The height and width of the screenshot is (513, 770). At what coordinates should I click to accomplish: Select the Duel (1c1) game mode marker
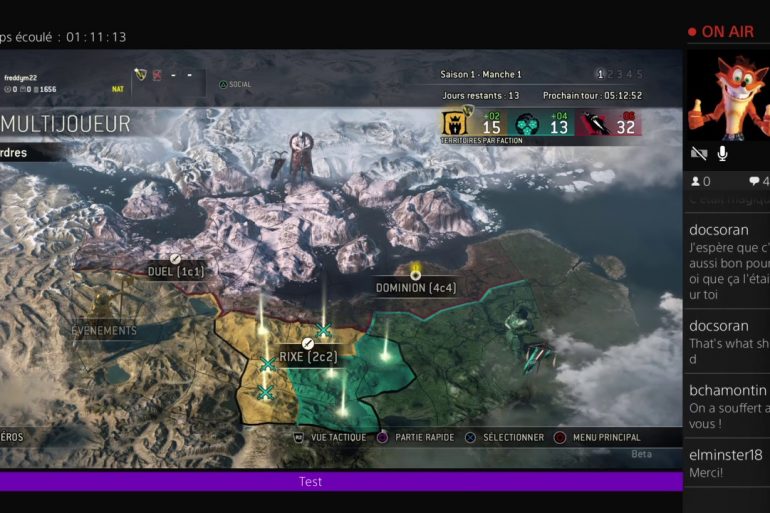pos(176,270)
